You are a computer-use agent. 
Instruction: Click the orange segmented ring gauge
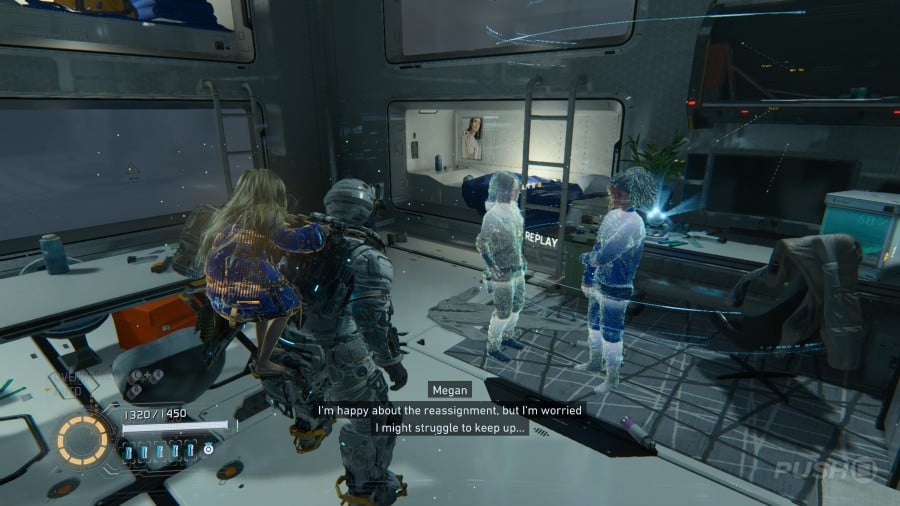[84, 440]
